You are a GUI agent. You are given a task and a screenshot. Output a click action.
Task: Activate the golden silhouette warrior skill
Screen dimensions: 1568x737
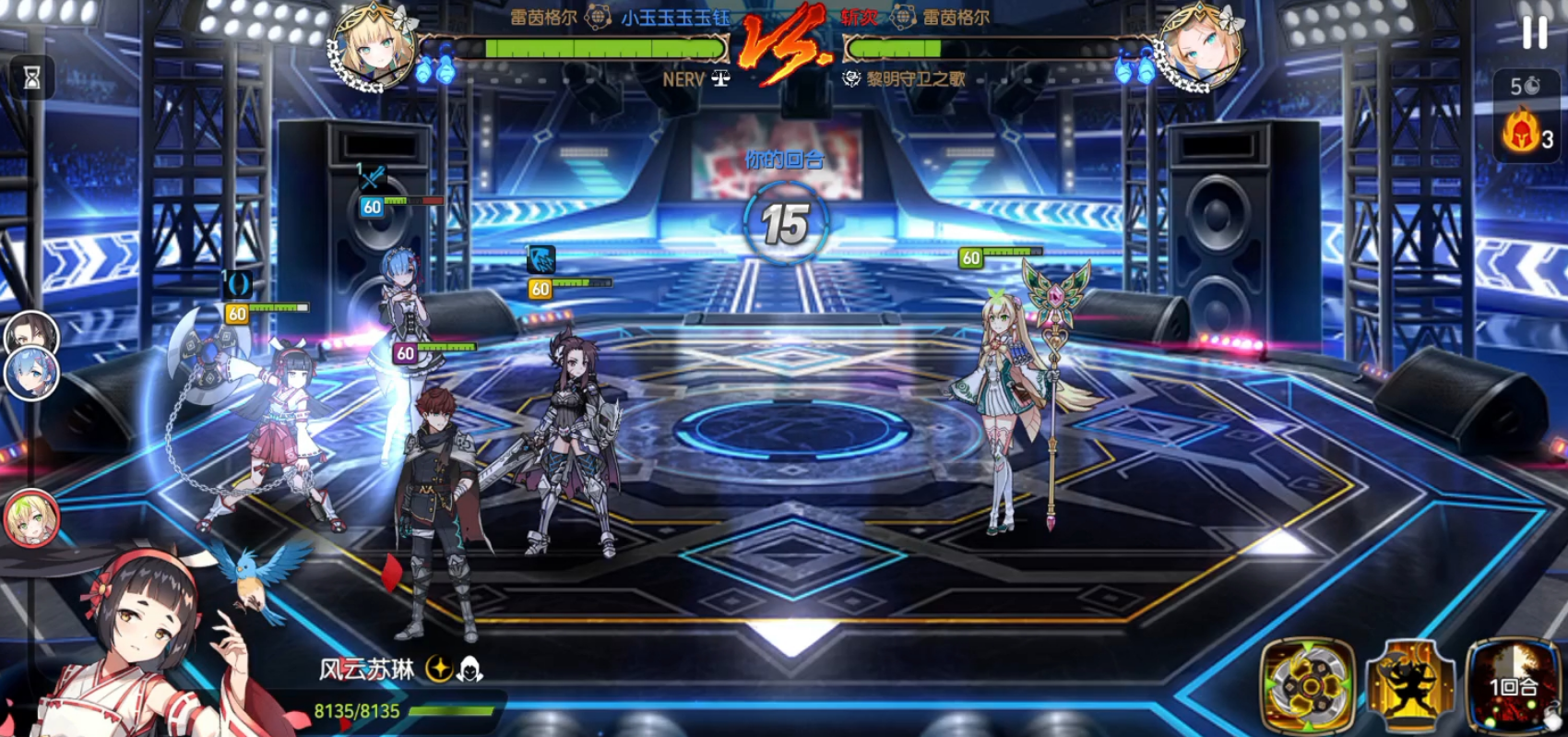(x=1409, y=687)
